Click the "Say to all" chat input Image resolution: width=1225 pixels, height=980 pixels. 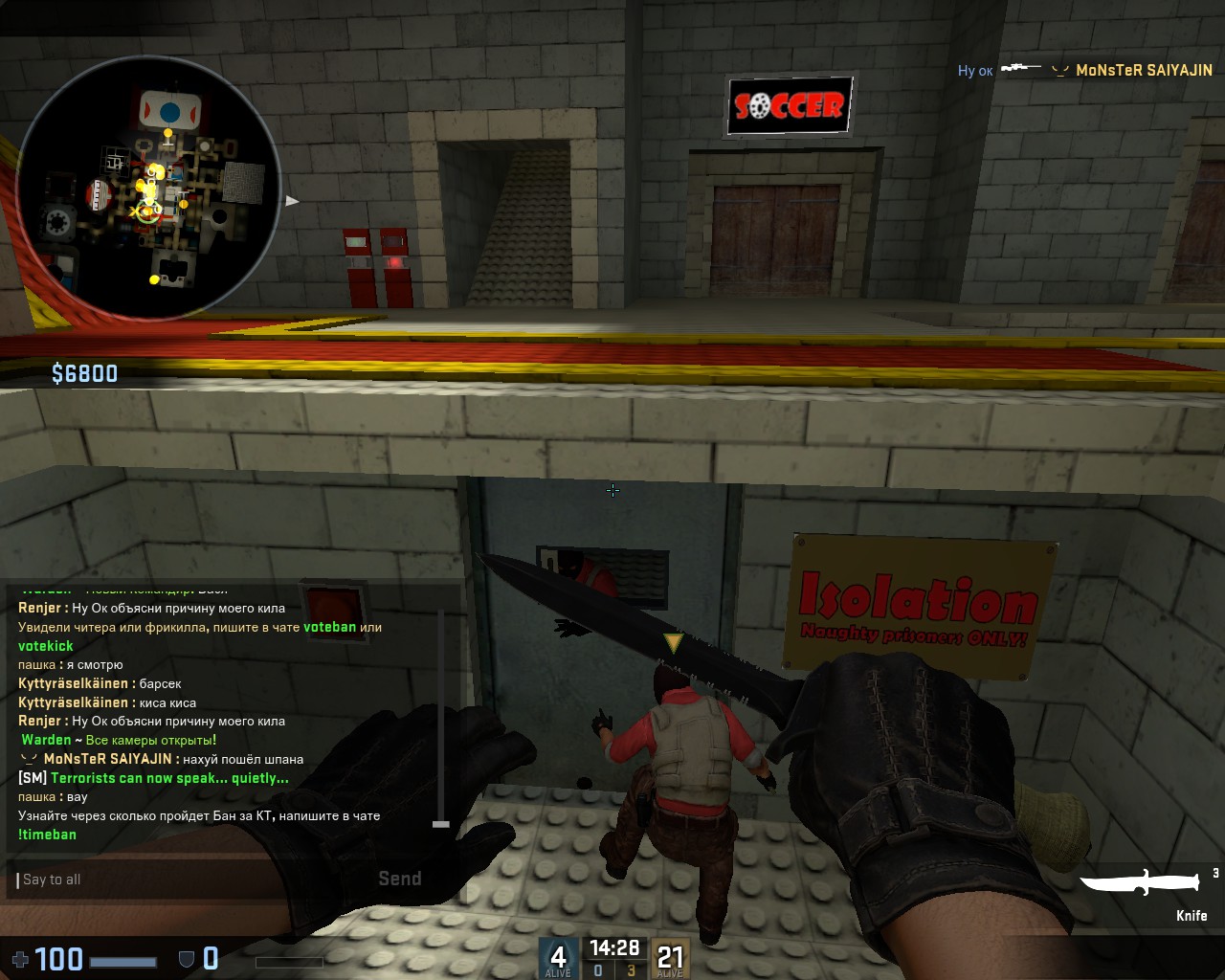pyautogui.click(x=191, y=880)
